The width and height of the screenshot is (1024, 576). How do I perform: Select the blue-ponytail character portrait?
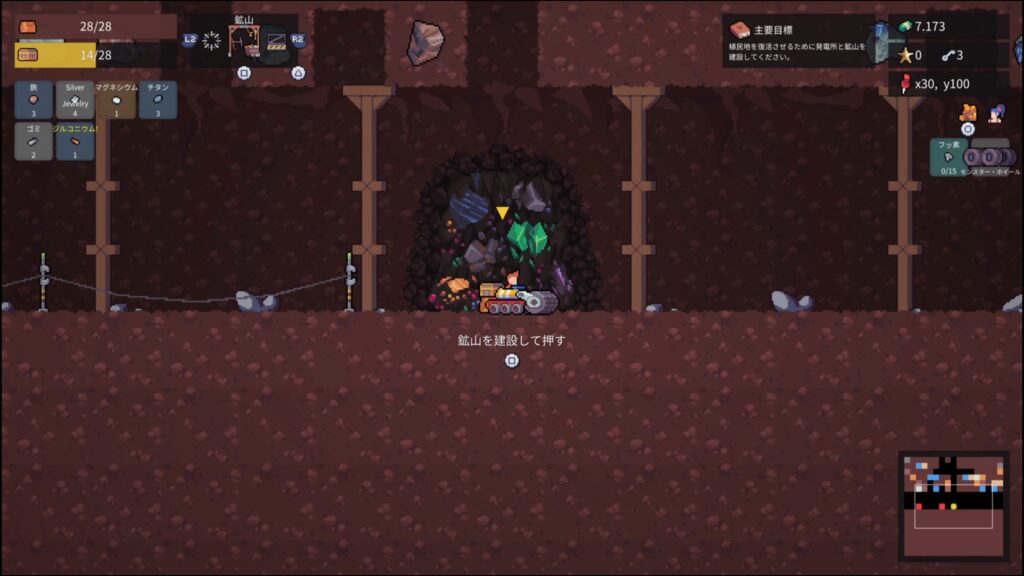pos(996,113)
